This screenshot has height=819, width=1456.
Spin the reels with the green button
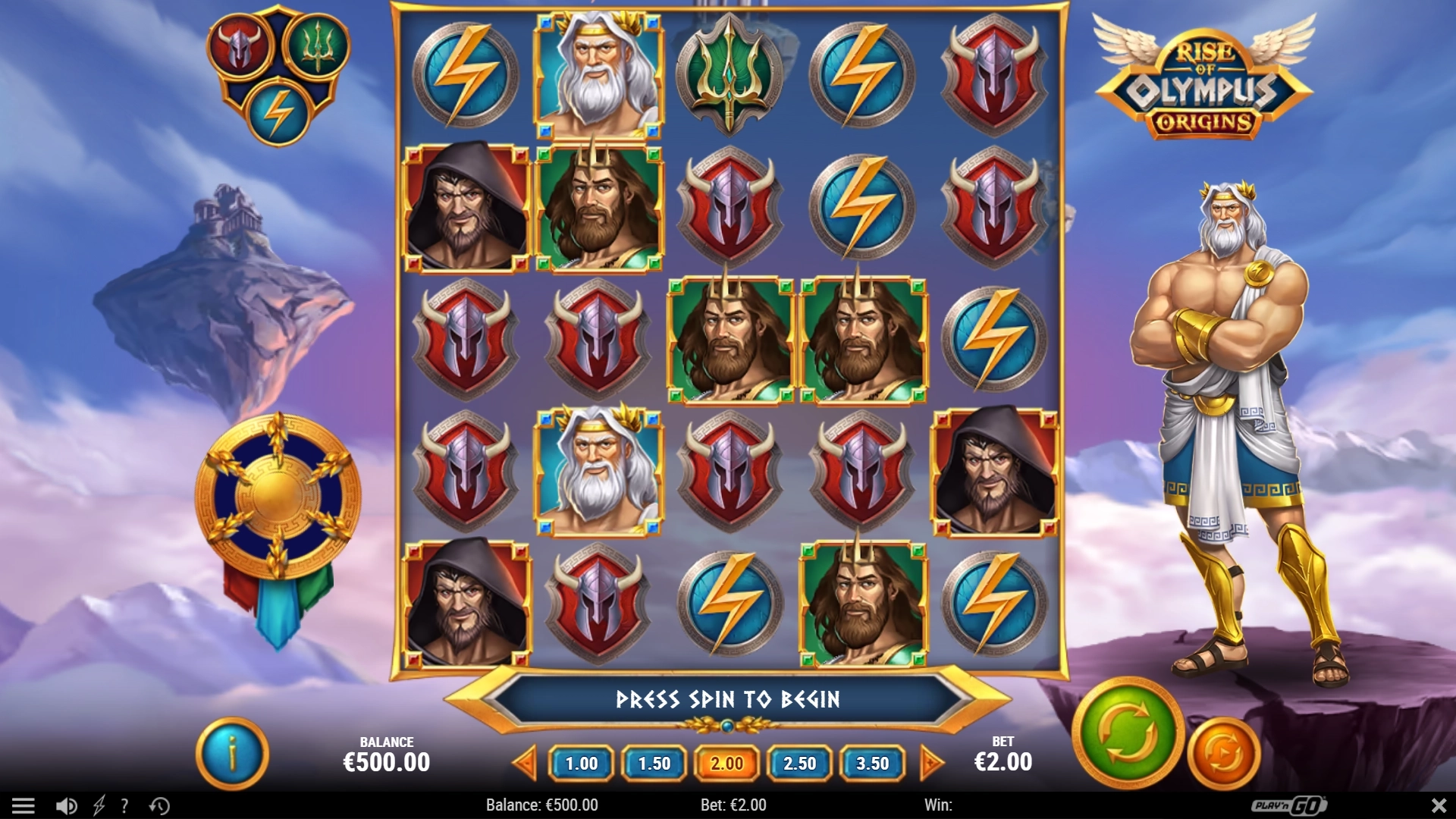tap(1128, 733)
